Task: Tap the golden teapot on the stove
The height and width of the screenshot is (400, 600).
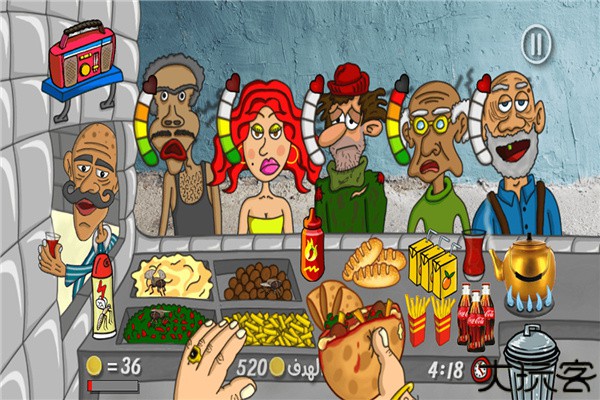Action: [x=526, y=264]
